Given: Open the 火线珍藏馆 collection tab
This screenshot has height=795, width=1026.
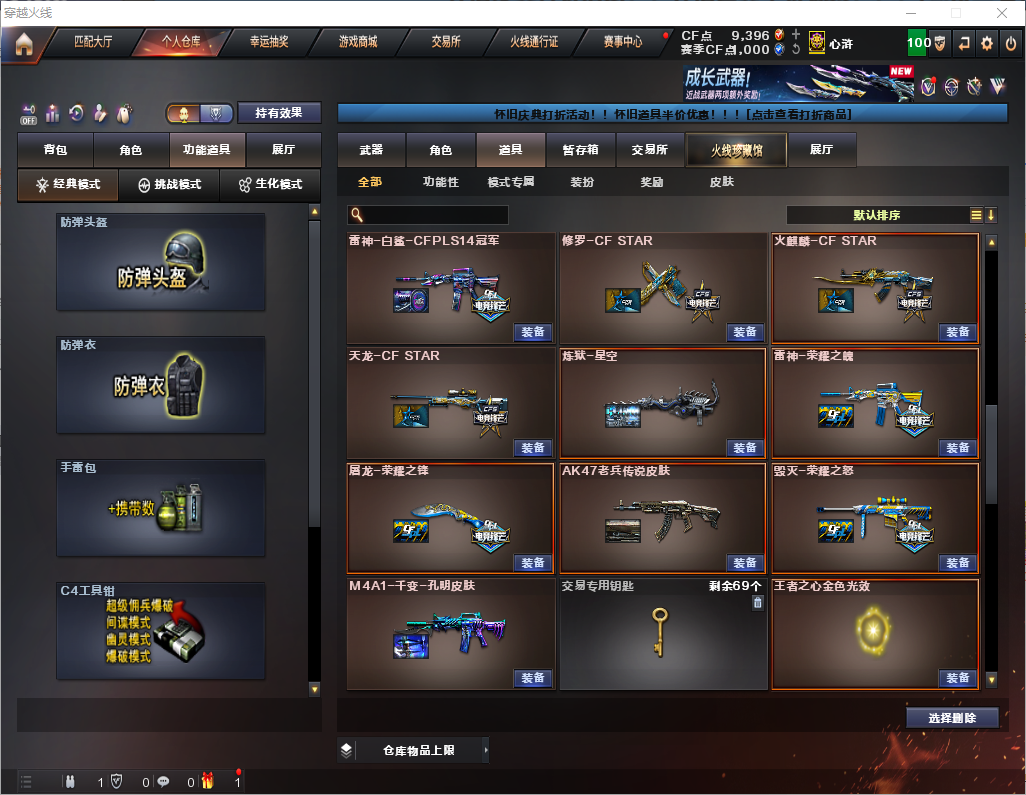Looking at the screenshot, I should click(x=736, y=150).
